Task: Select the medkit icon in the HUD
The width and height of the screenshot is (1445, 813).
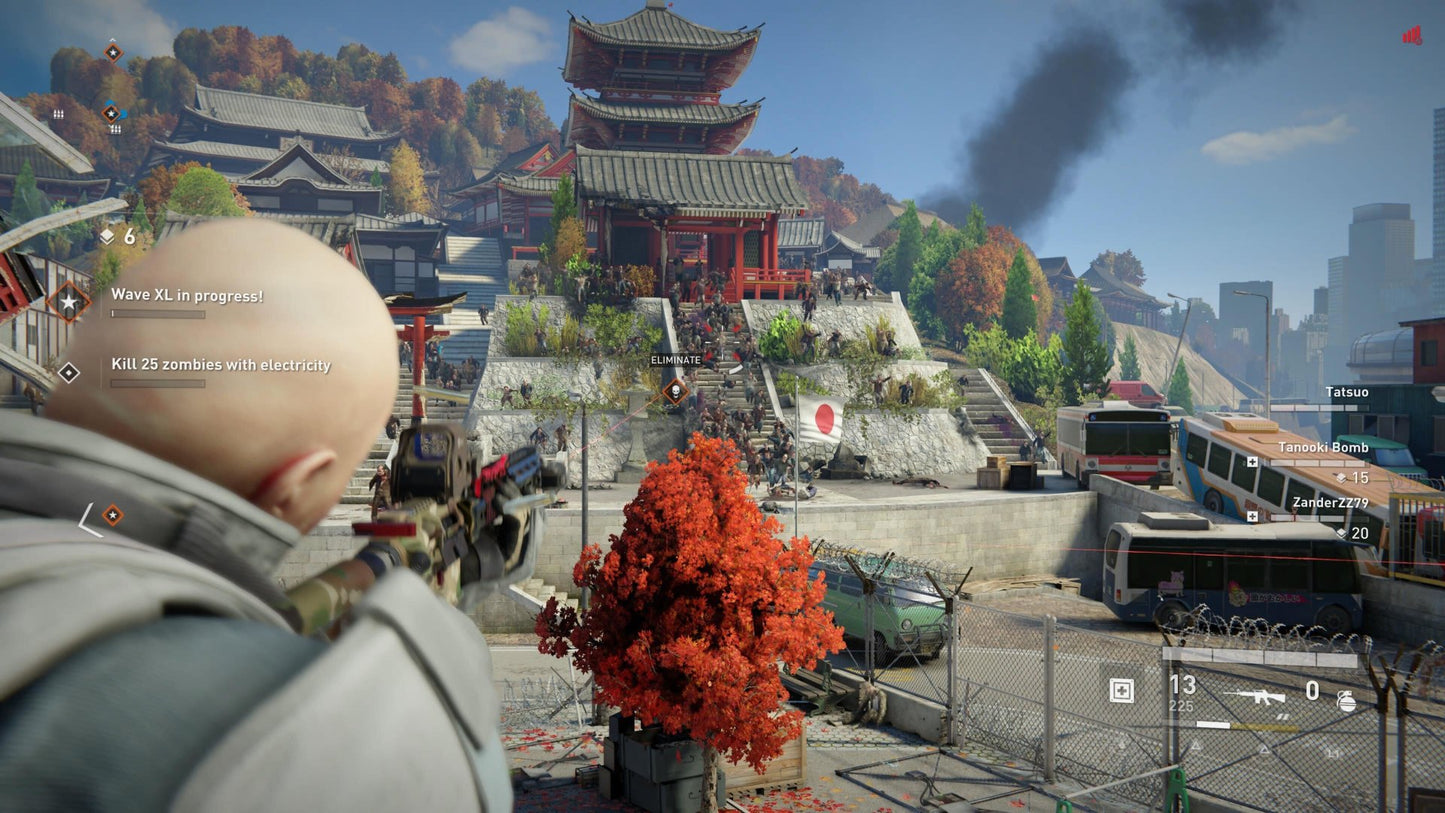Action: pos(1122,691)
